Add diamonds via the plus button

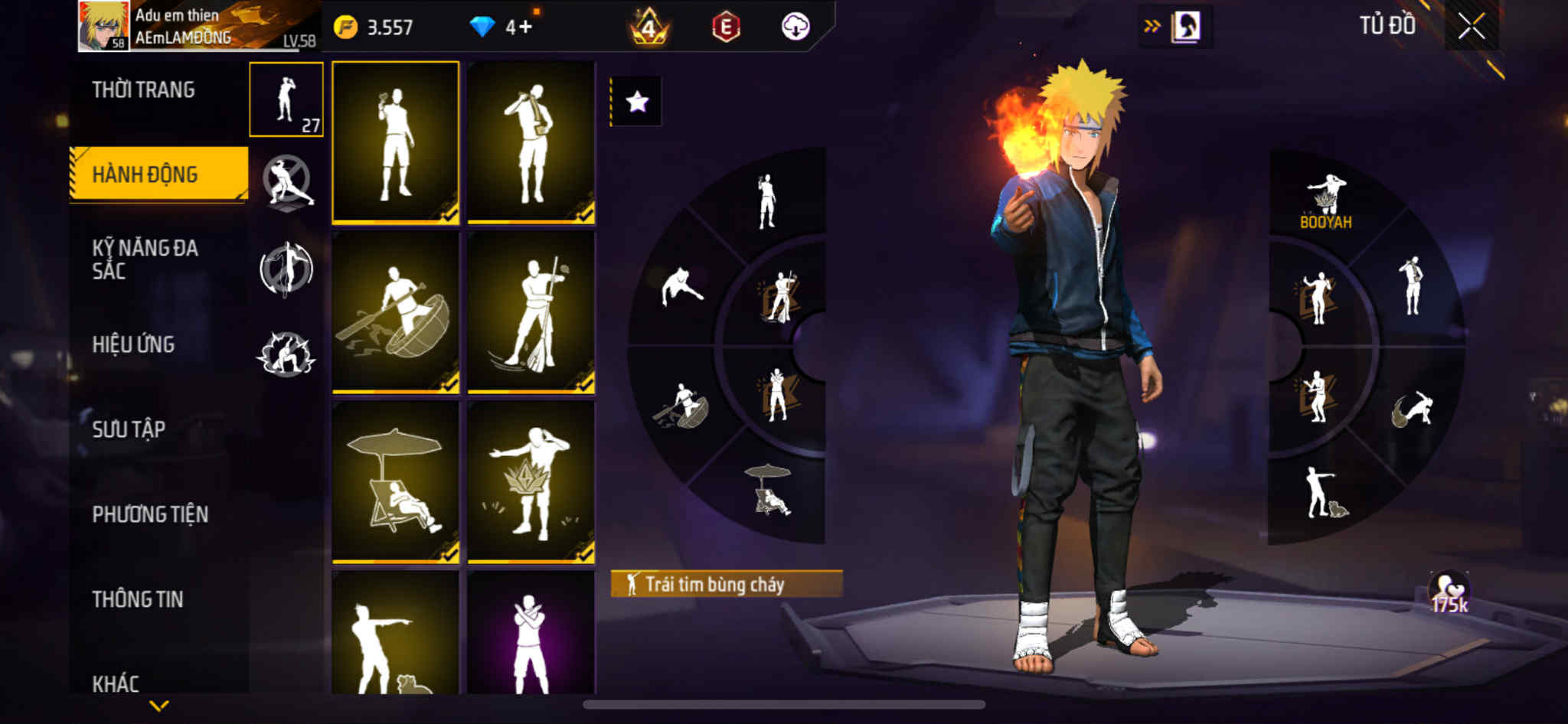(525, 28)
